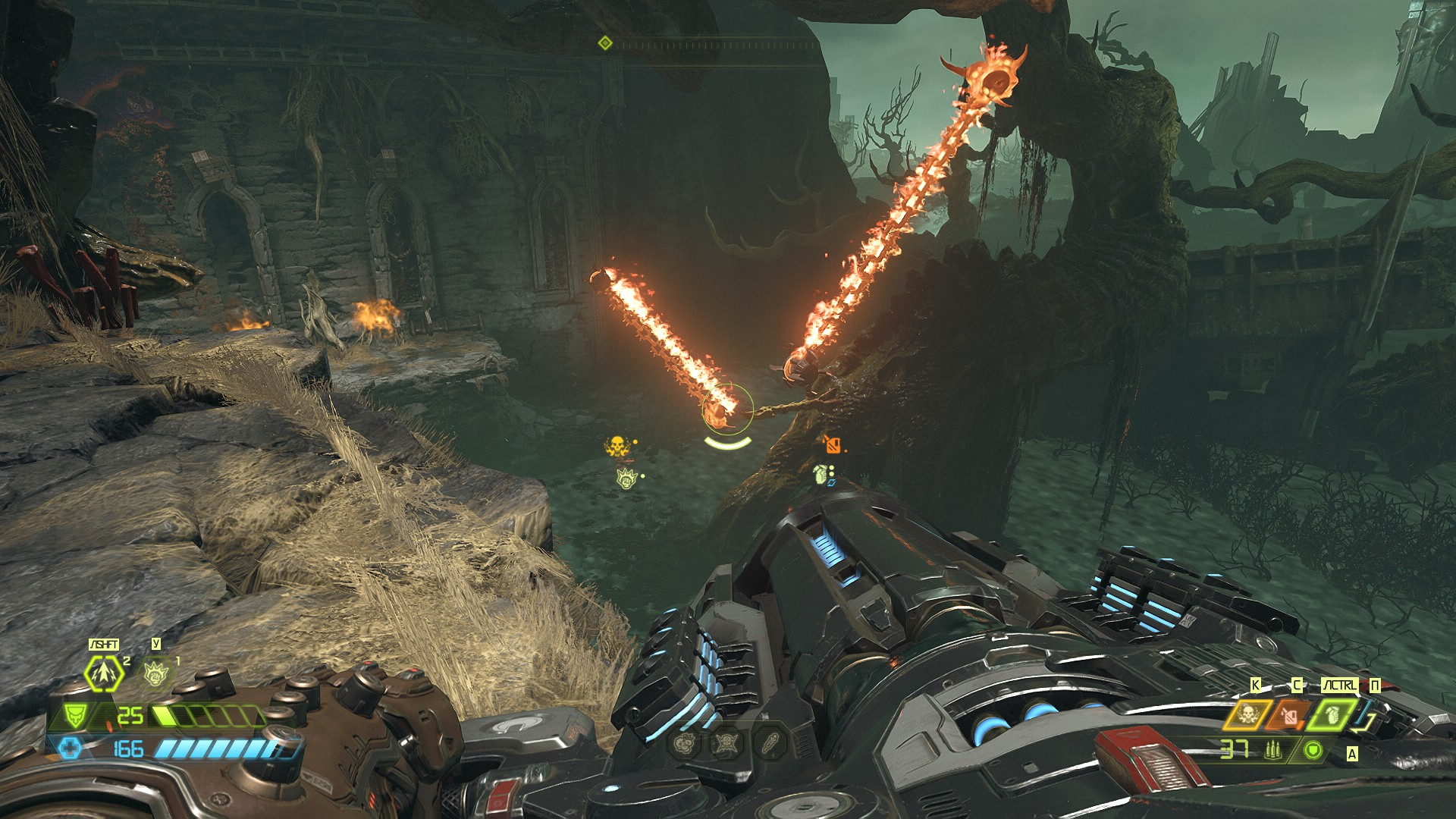Trigger the Flame Belch skull icon

coord(1246,714)
